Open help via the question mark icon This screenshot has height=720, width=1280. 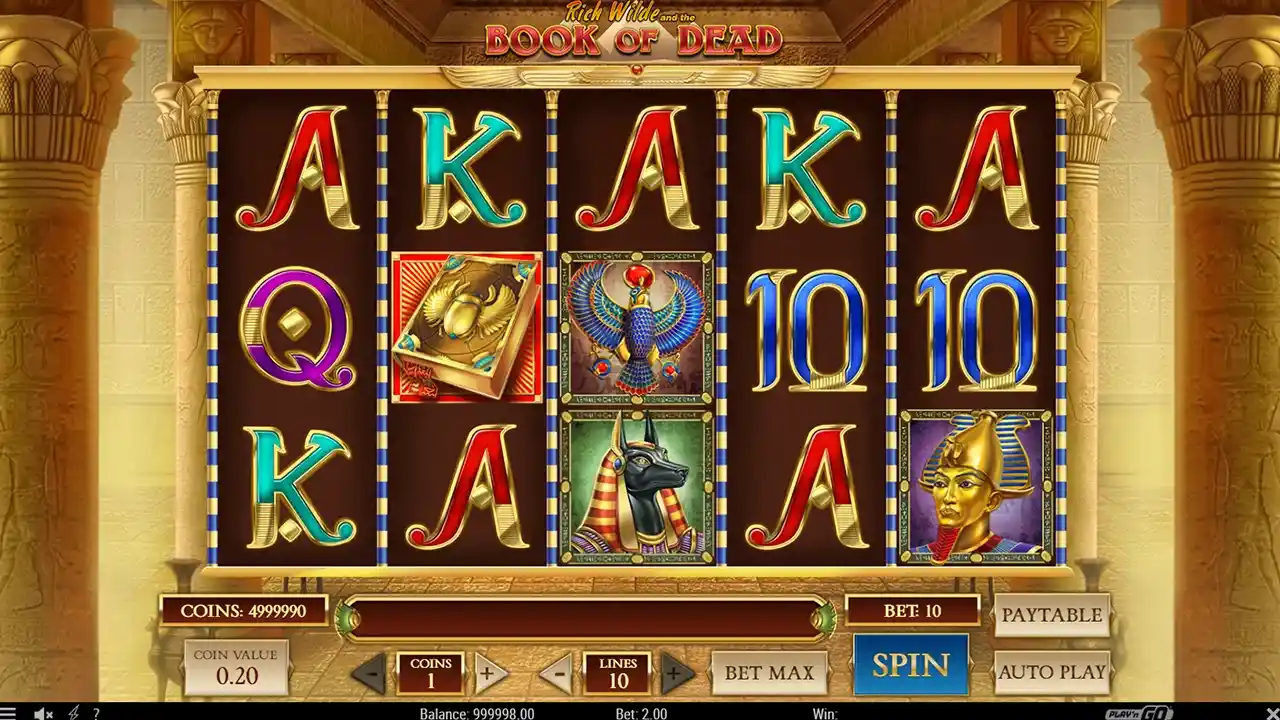coord(96,712)
